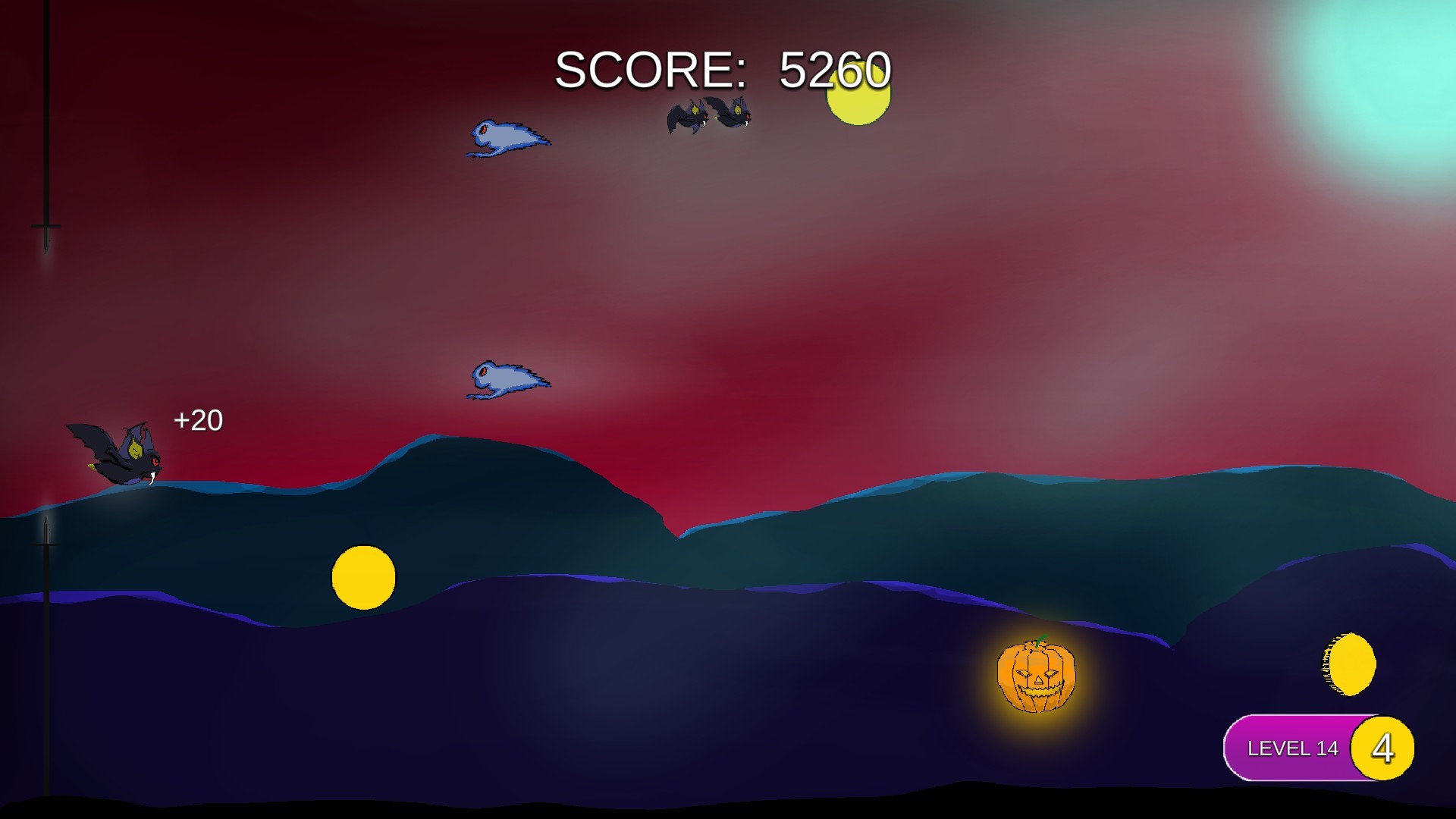The width and height of the screenshot is (1456, 819).
Task: Click the +20 points popup text
Action: (x=197, y=419)
